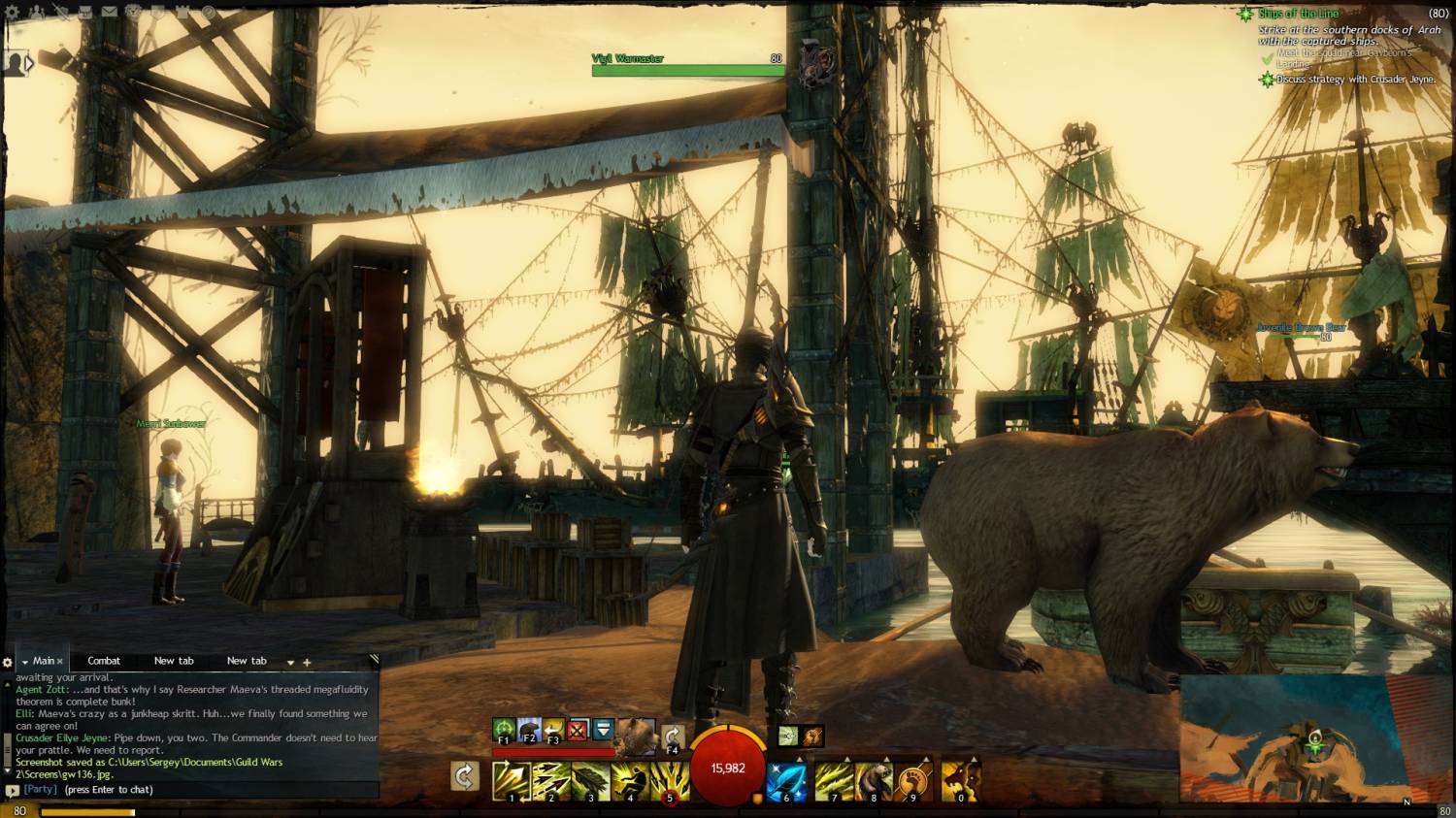
Task: Activate the bear utility skill 8
Action: click(x=874, y=780)
